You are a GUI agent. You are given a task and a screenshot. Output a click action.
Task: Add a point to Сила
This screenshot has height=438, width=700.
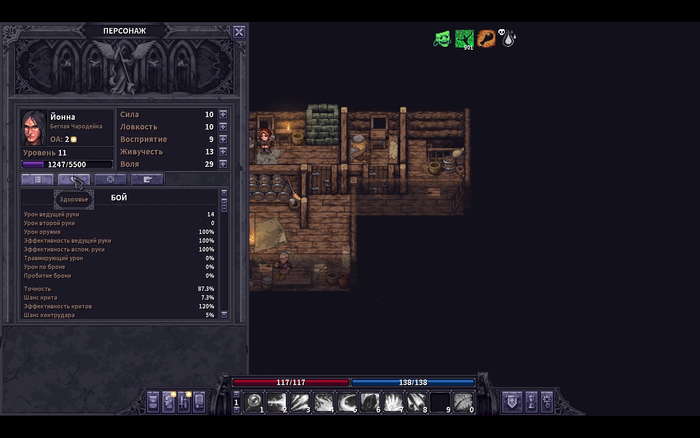pyautogui.click(x=223, y=115)
